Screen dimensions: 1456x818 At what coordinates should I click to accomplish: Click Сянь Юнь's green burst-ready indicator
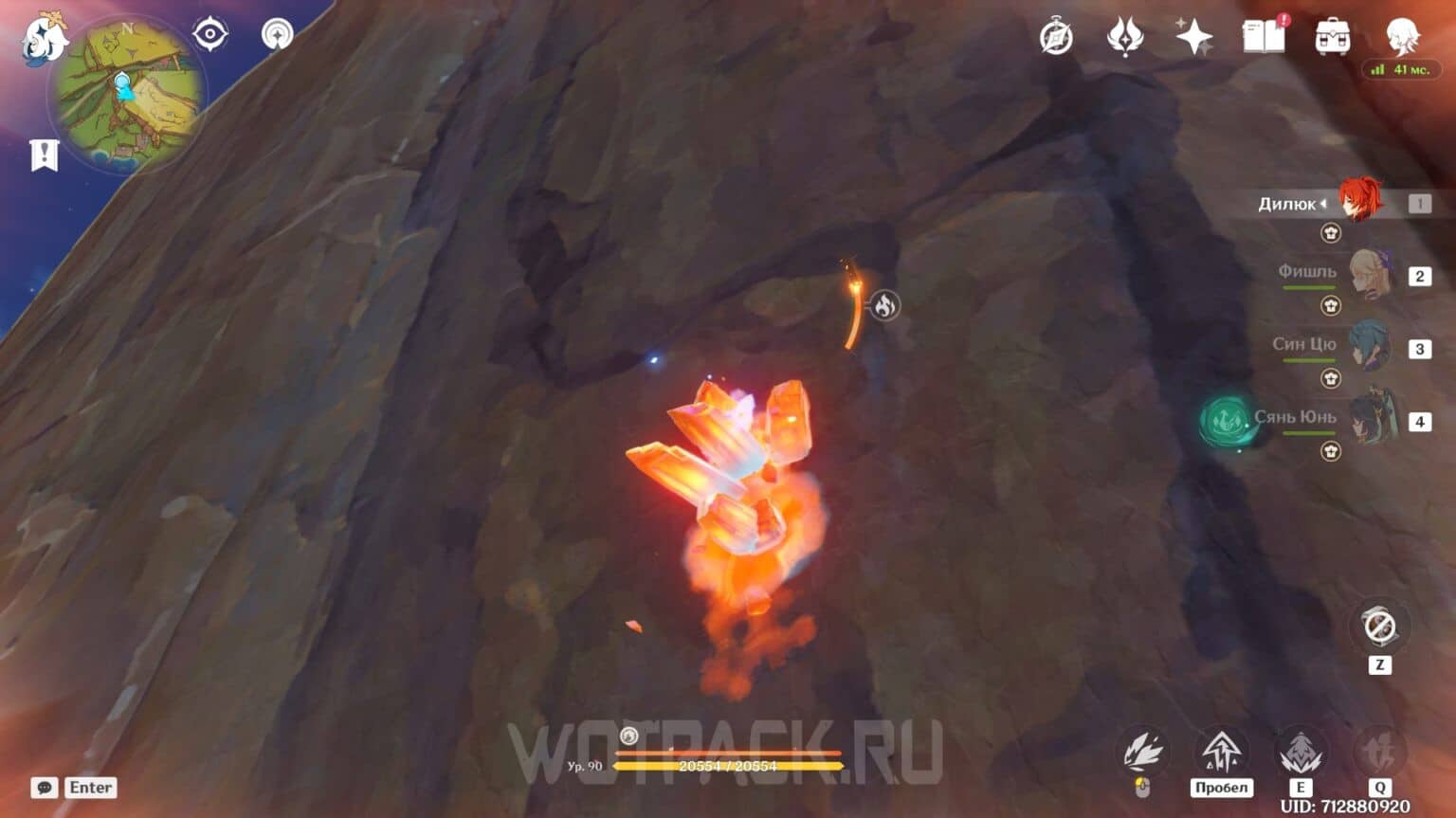pos(1224,418)
